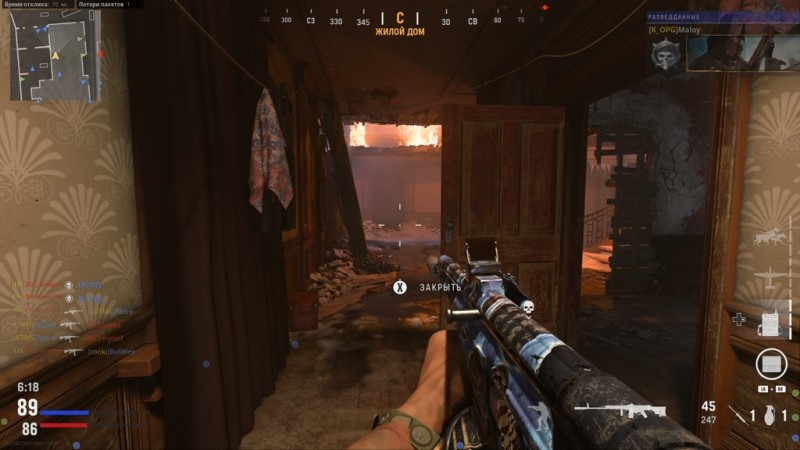Select the frag grenade equipment icon
This screenshot has height=450, width=800.
coord(769,415)
